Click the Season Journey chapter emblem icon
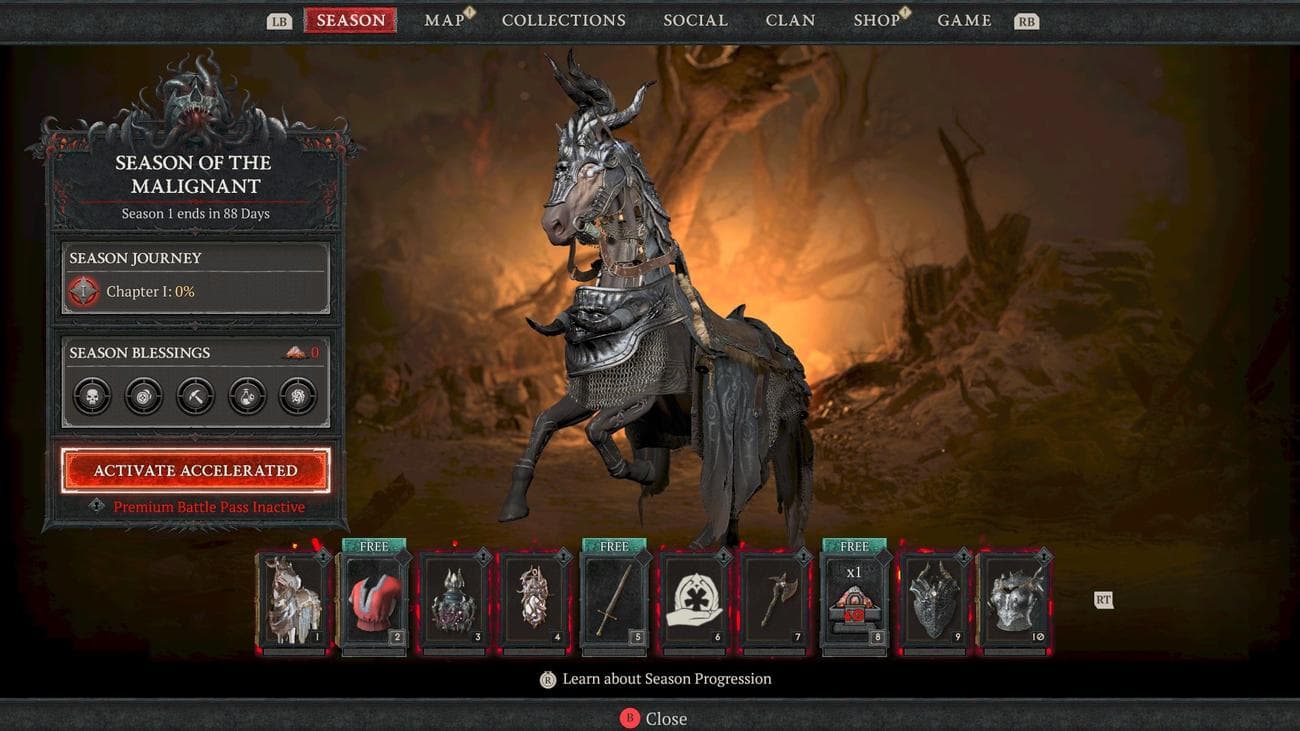The image size is (1300, 731). [83, 291]
